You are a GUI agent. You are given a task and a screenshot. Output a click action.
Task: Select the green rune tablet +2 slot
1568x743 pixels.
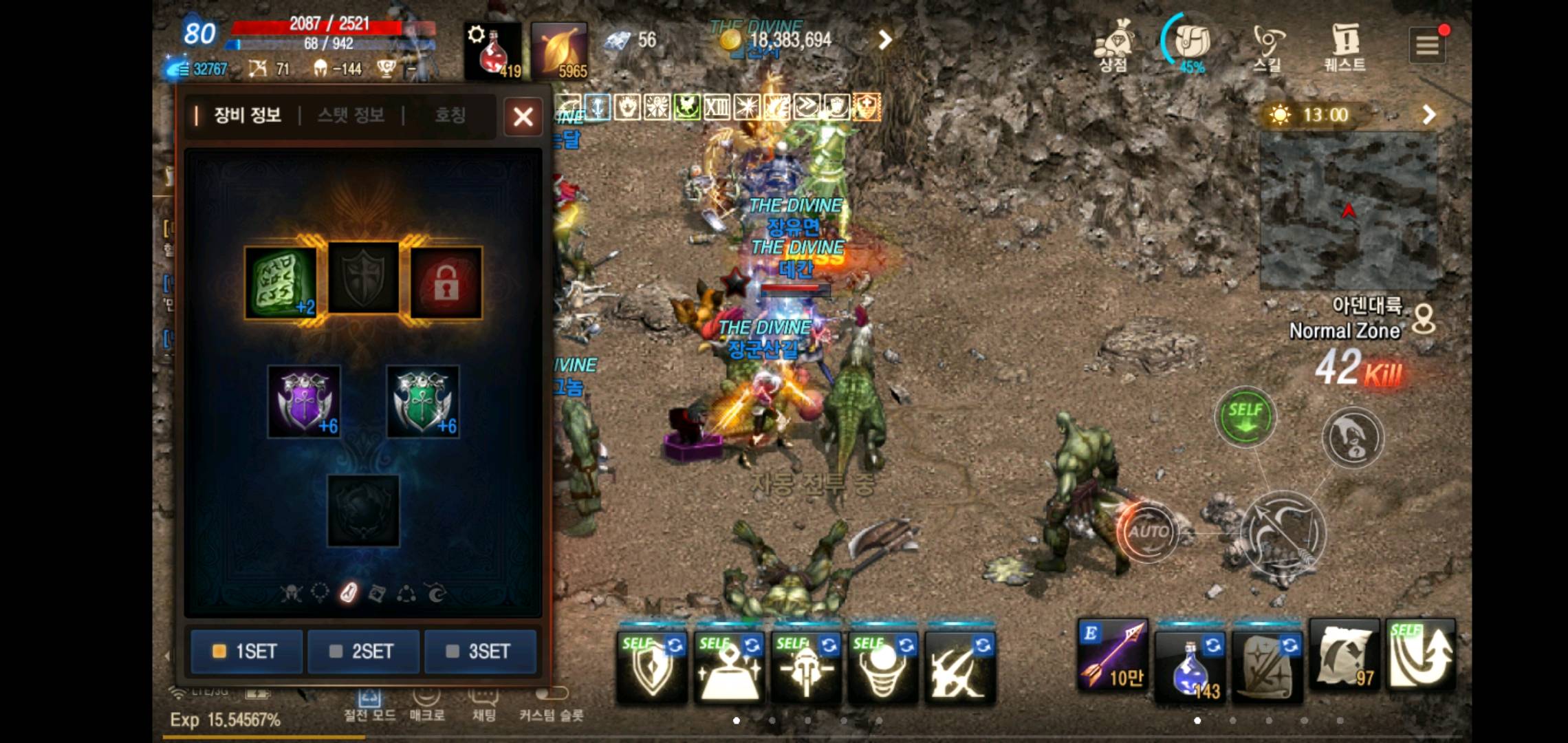tap(281, 282)
